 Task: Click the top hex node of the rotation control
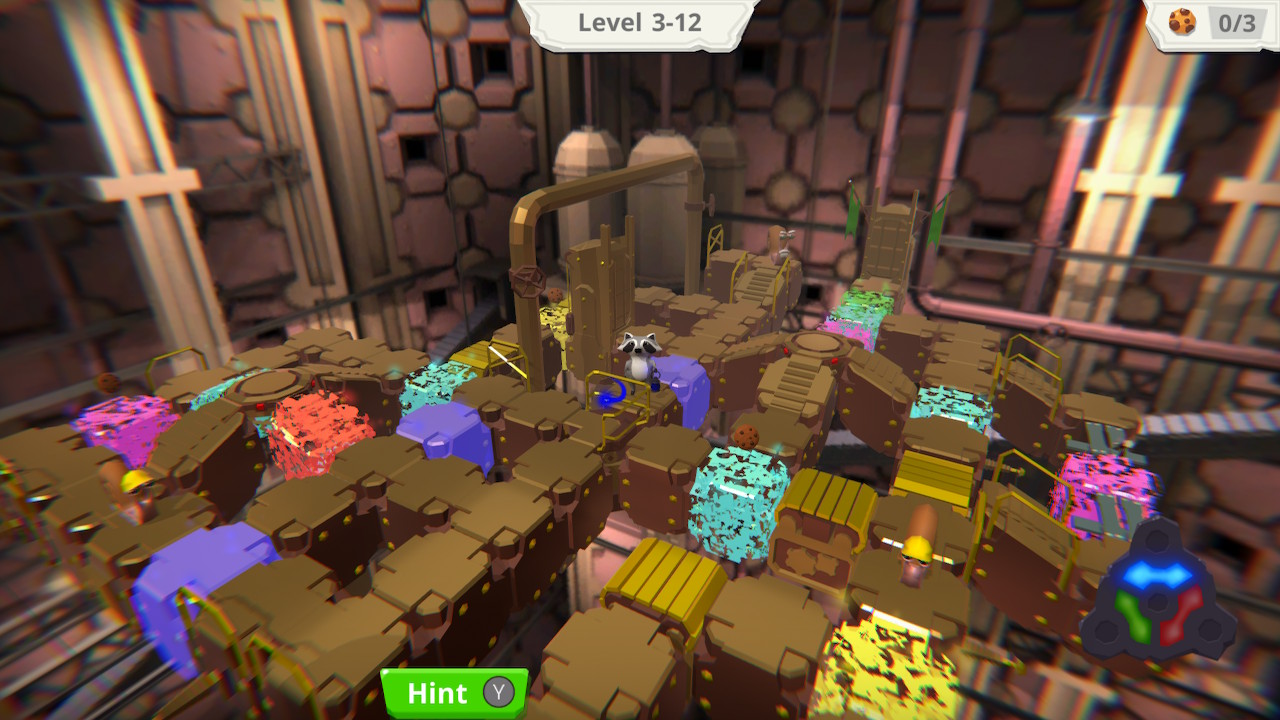[x=1156, y=540]
